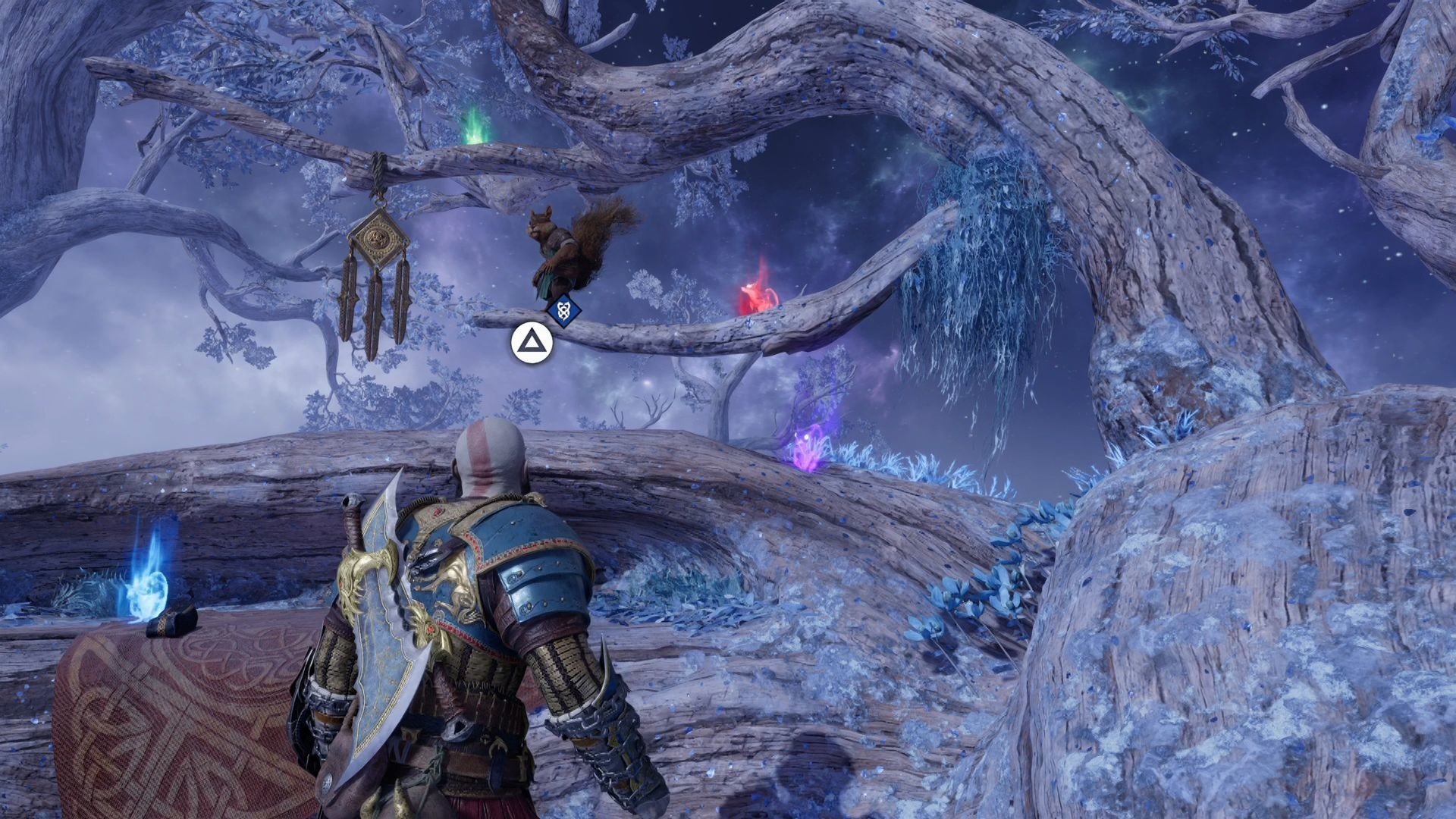Click the glowing red wisp creature
This screenshot has height=819, width=1456.
[758, 292]
